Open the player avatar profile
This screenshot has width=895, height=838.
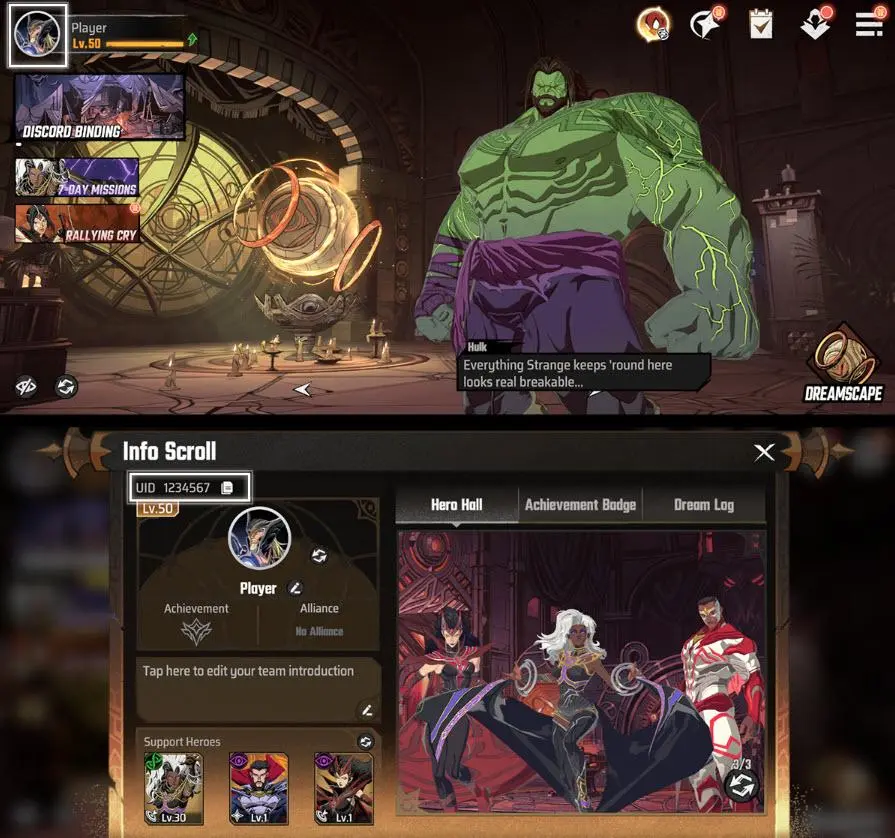(x=38, y=36)
